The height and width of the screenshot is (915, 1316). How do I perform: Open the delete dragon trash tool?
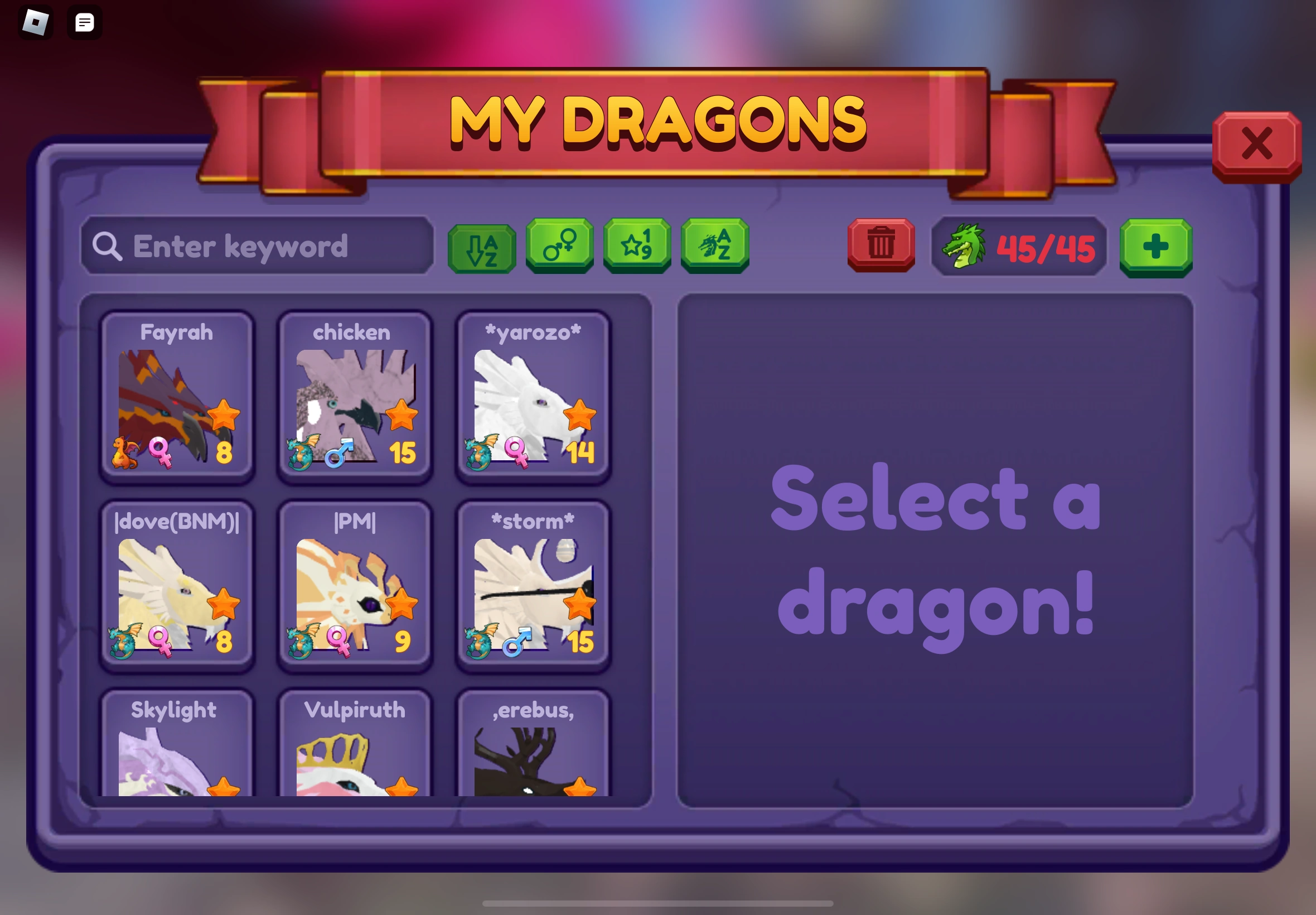pos(880,247)
